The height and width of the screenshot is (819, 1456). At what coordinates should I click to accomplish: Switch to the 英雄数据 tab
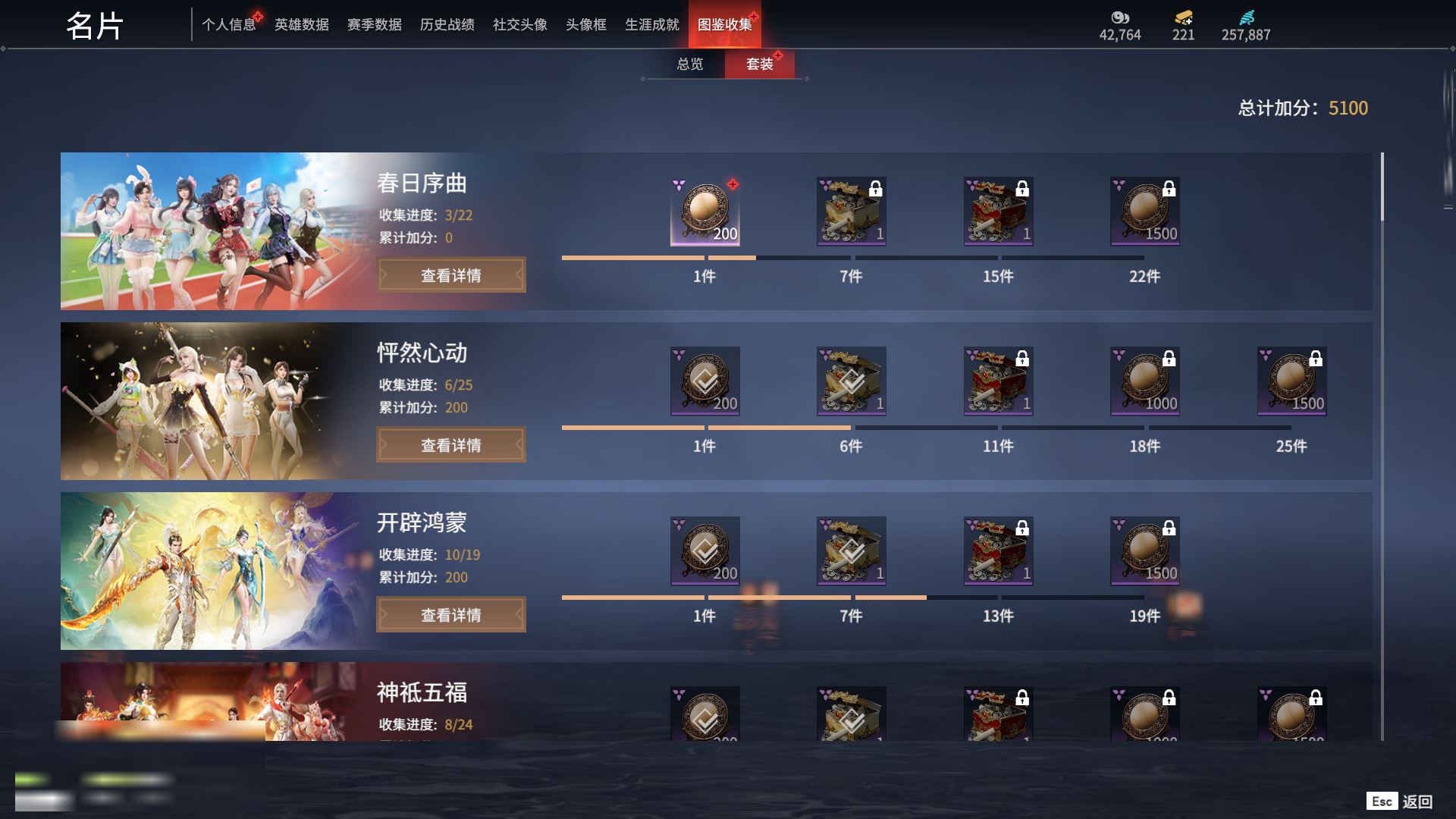coord(301,25)
